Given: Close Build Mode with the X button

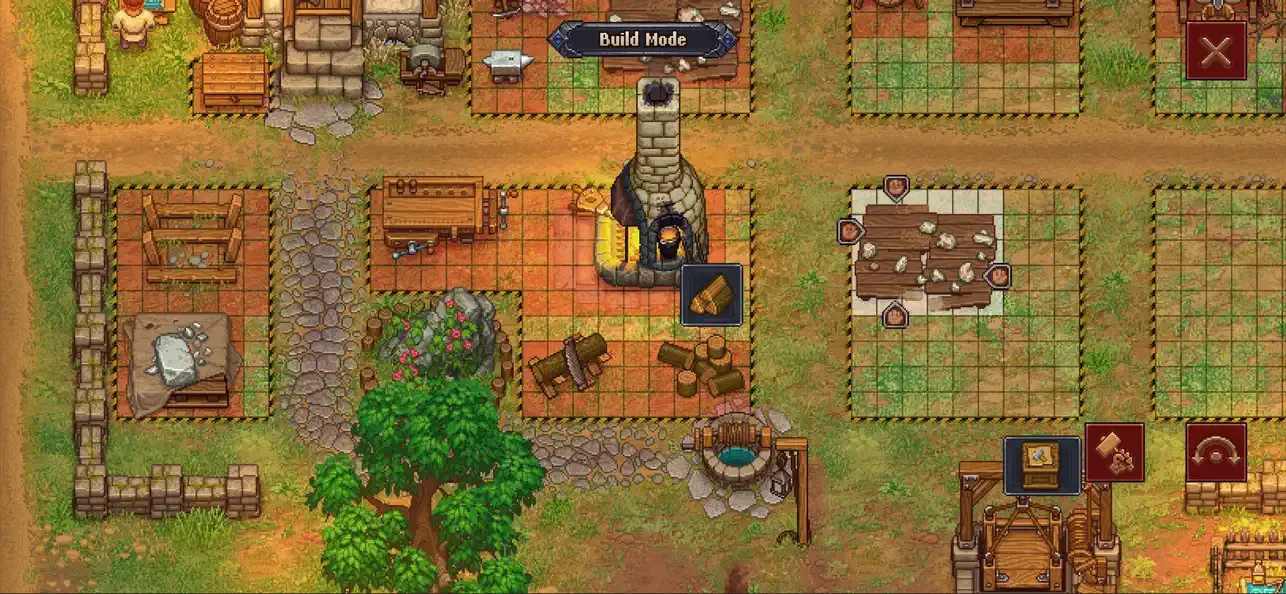Looking at the screenshot, I should [1216, 51].
